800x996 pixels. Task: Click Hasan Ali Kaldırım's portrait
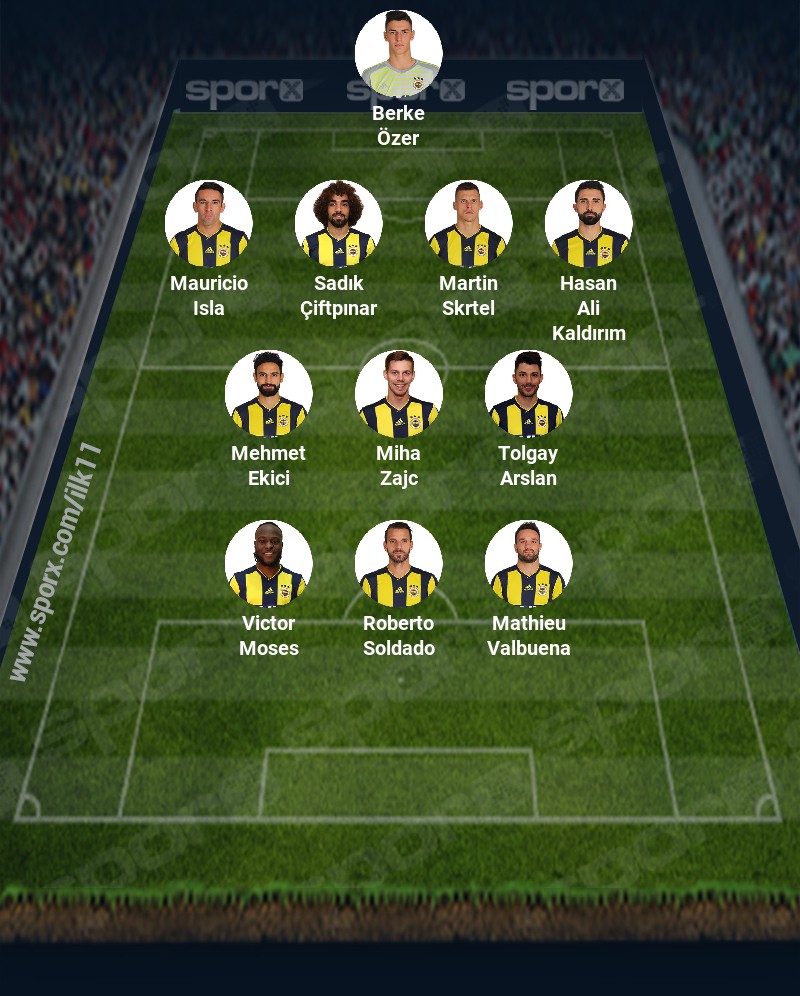588,224
